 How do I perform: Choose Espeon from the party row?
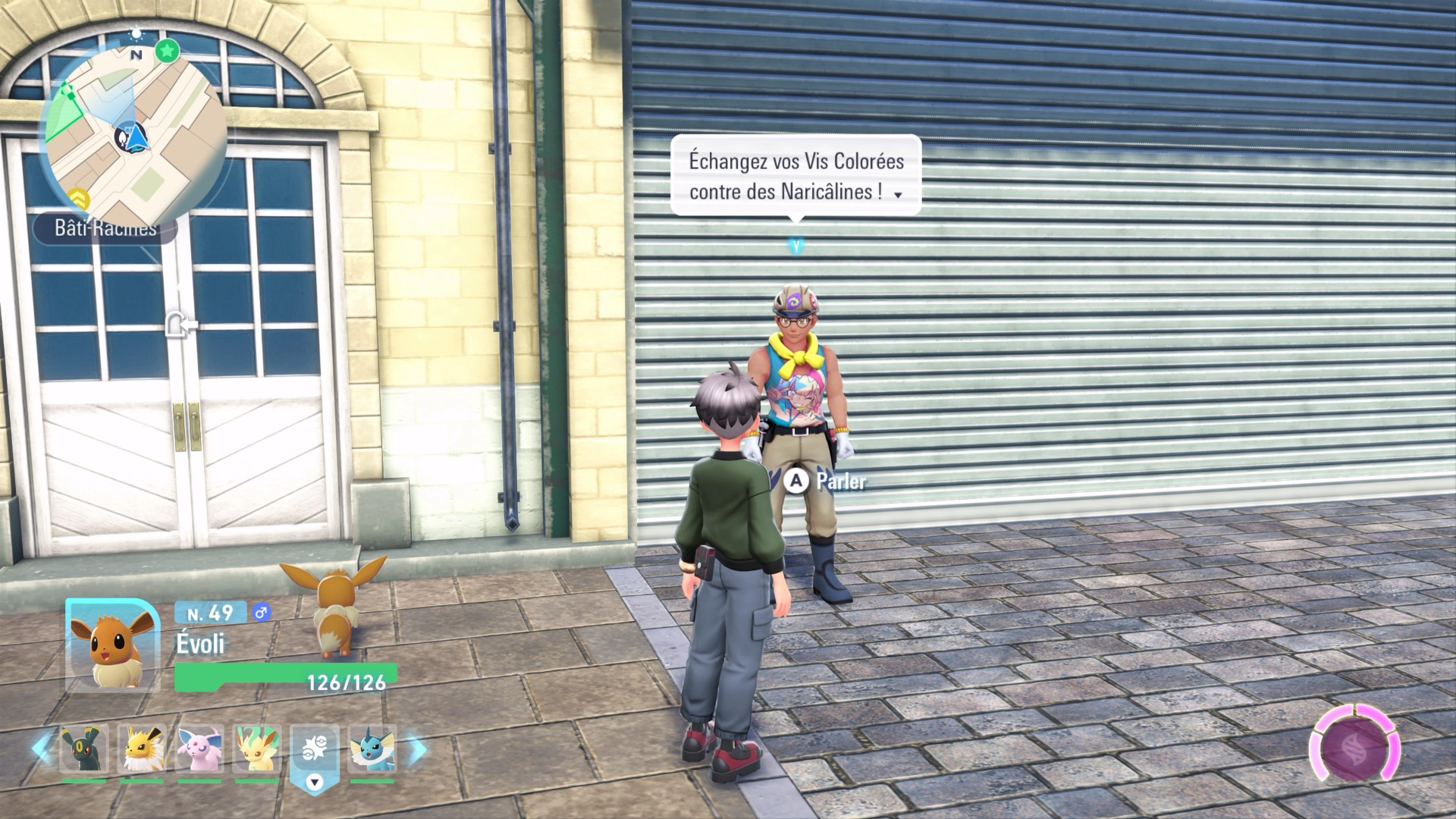point(199,749)
